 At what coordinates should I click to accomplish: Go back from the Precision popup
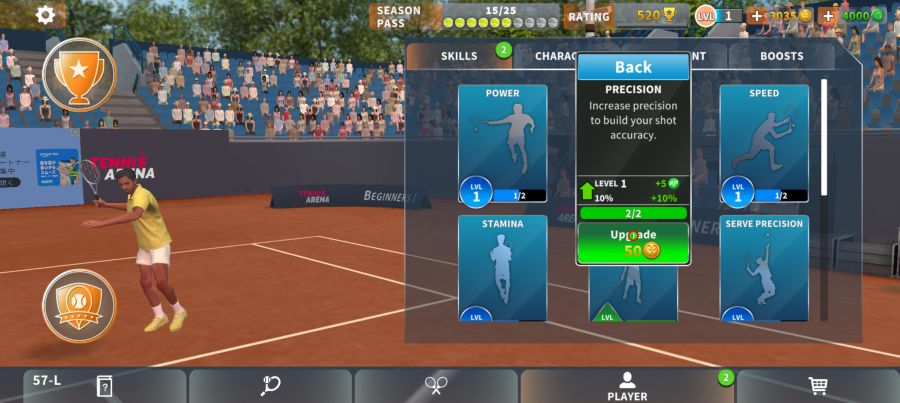click(x=633, y=67)
